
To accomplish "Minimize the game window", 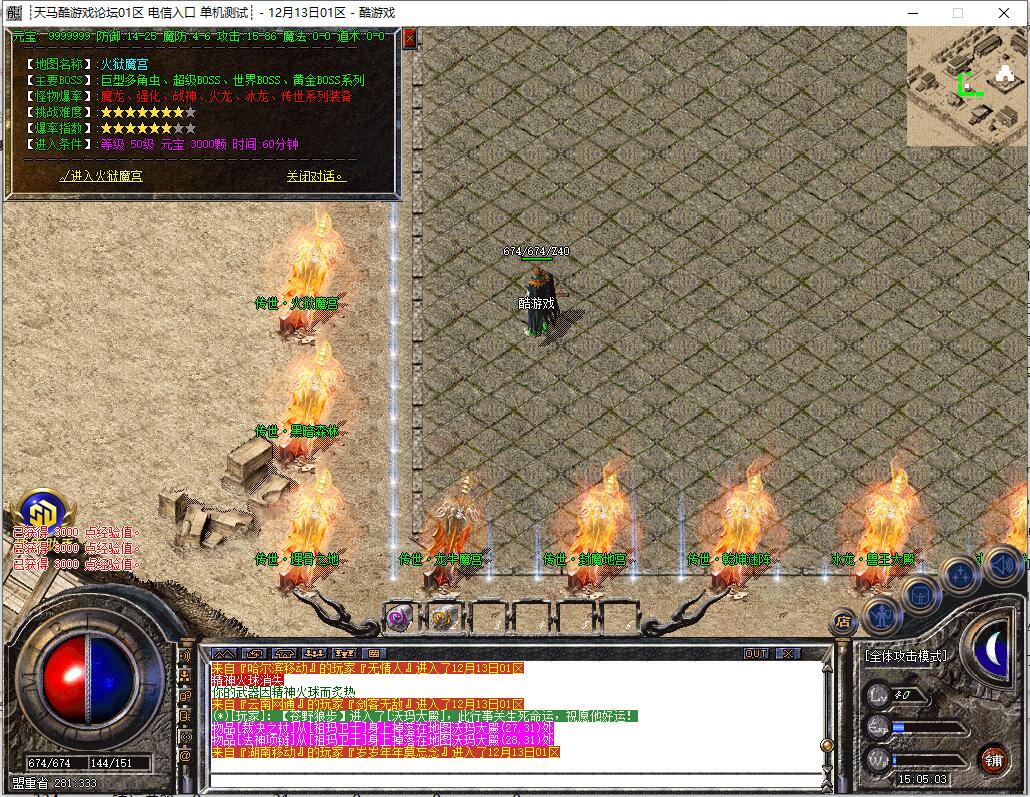I will tap(912, 13).
